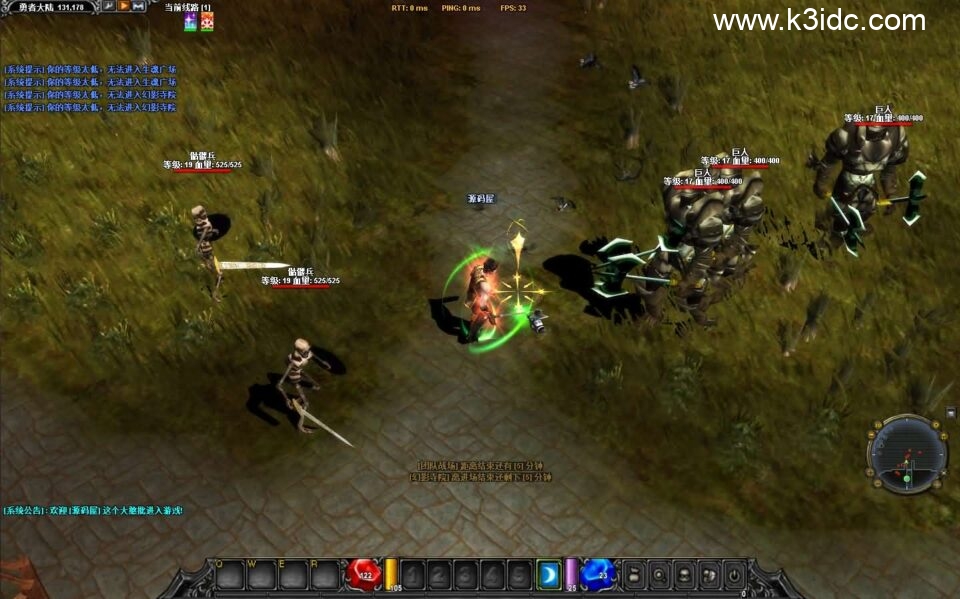The height and width of the screenshot is (599, 960).
Task: Open the blue M map button
Action: [x=139, y=6]
